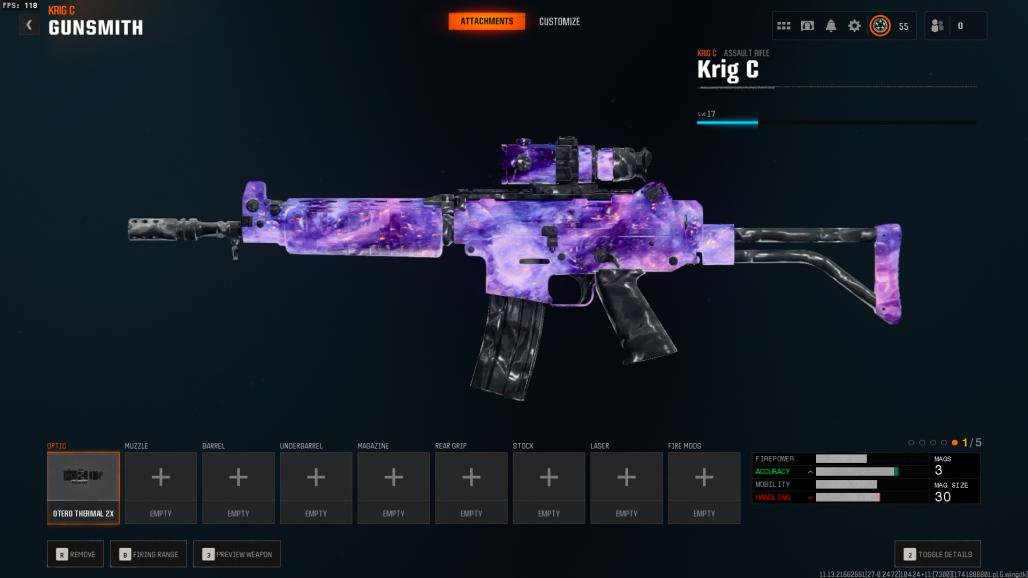1028x578 pixels.
Task: Enter the Firing Range
Action: click(148, 554)
